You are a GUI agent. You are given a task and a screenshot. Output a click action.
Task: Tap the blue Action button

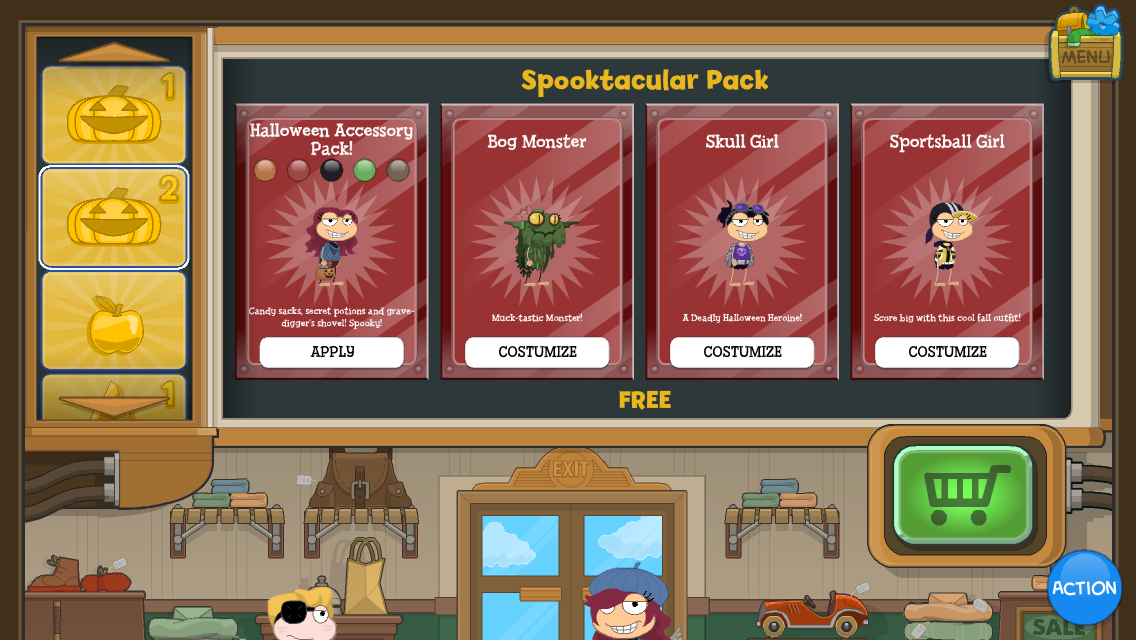click(1084, 588)
